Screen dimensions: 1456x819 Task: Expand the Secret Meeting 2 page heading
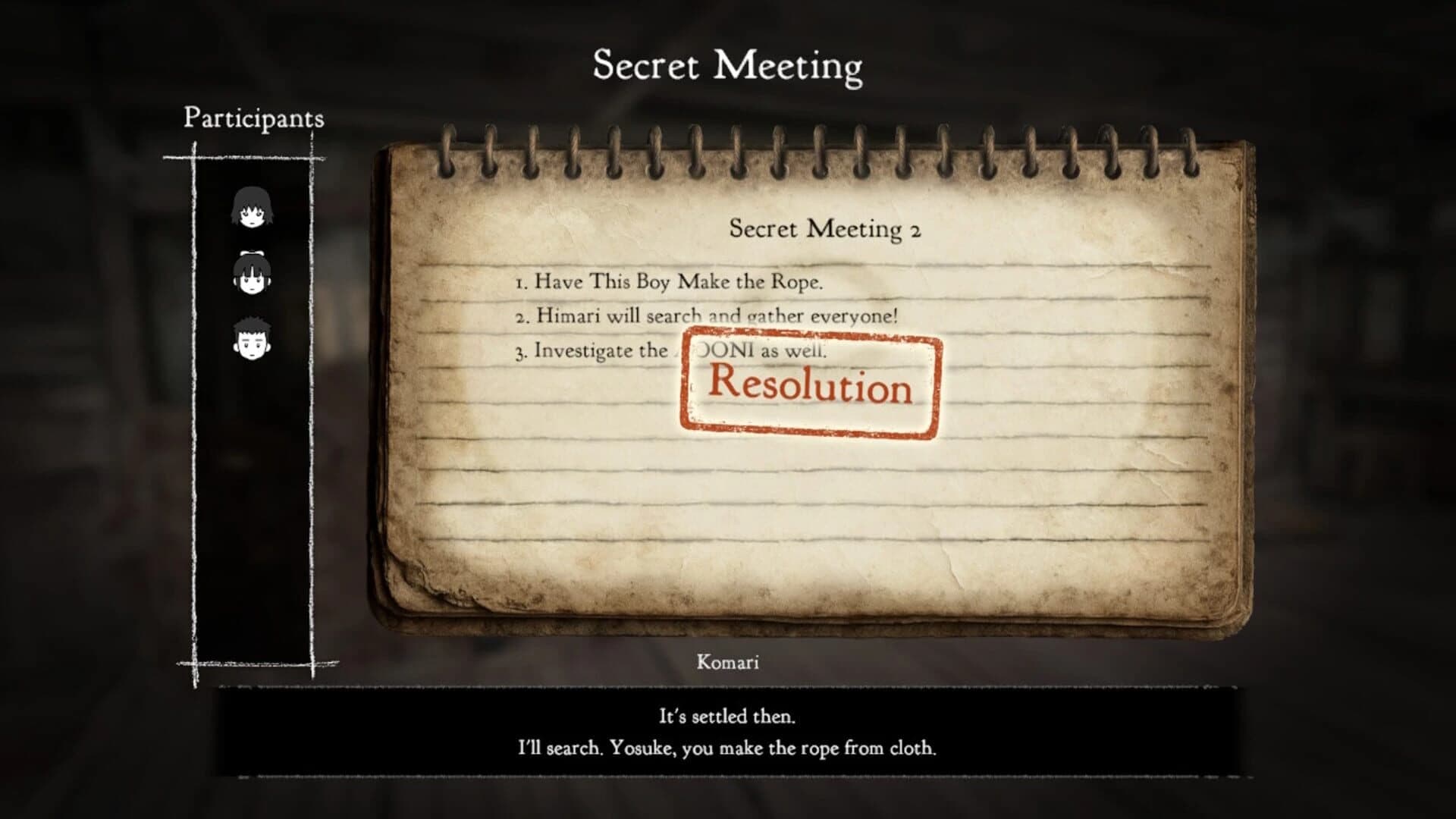coord(824,230)
